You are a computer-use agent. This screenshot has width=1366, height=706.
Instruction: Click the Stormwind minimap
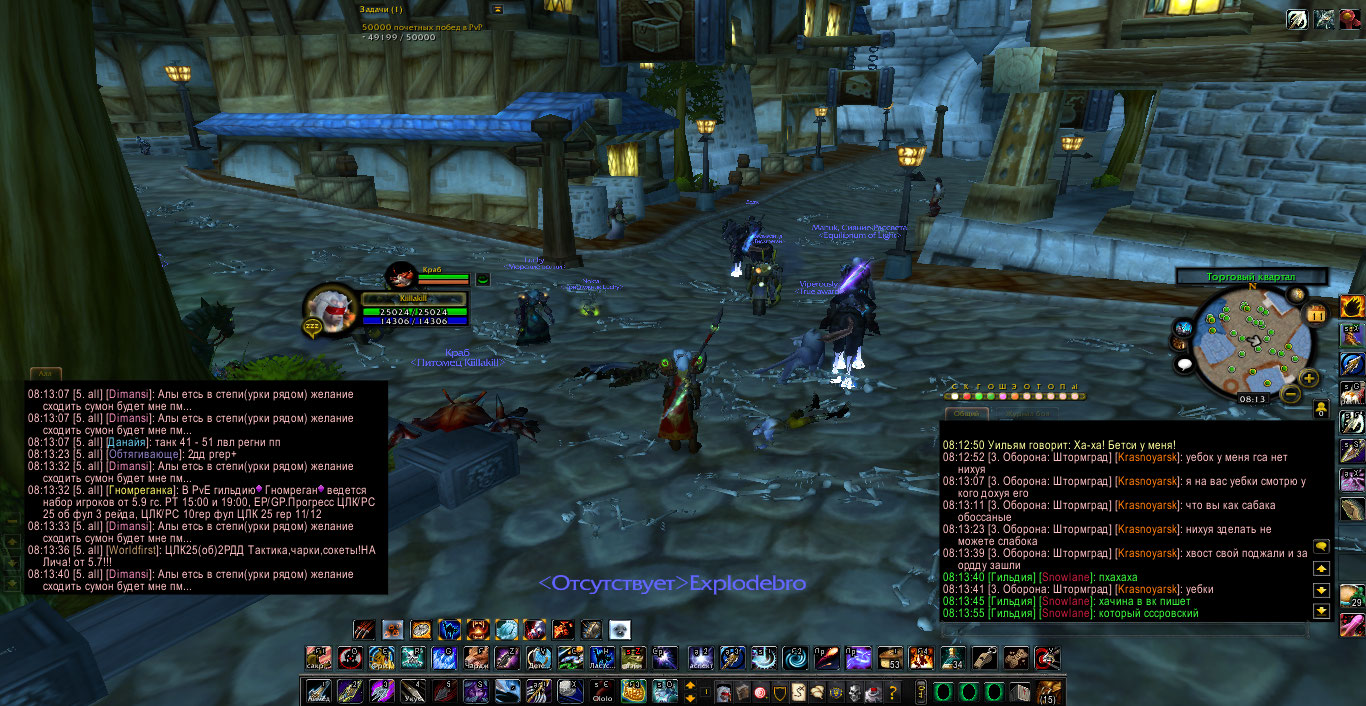coord(1250,340)
